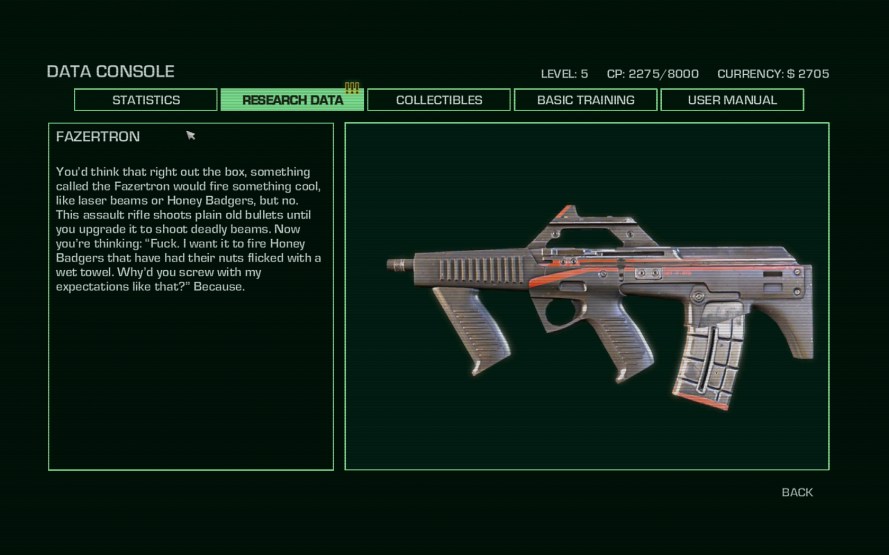Open the Collectibles tab
Screen dimensions: 889x555
pyautogui.click(x=439, y=100)
